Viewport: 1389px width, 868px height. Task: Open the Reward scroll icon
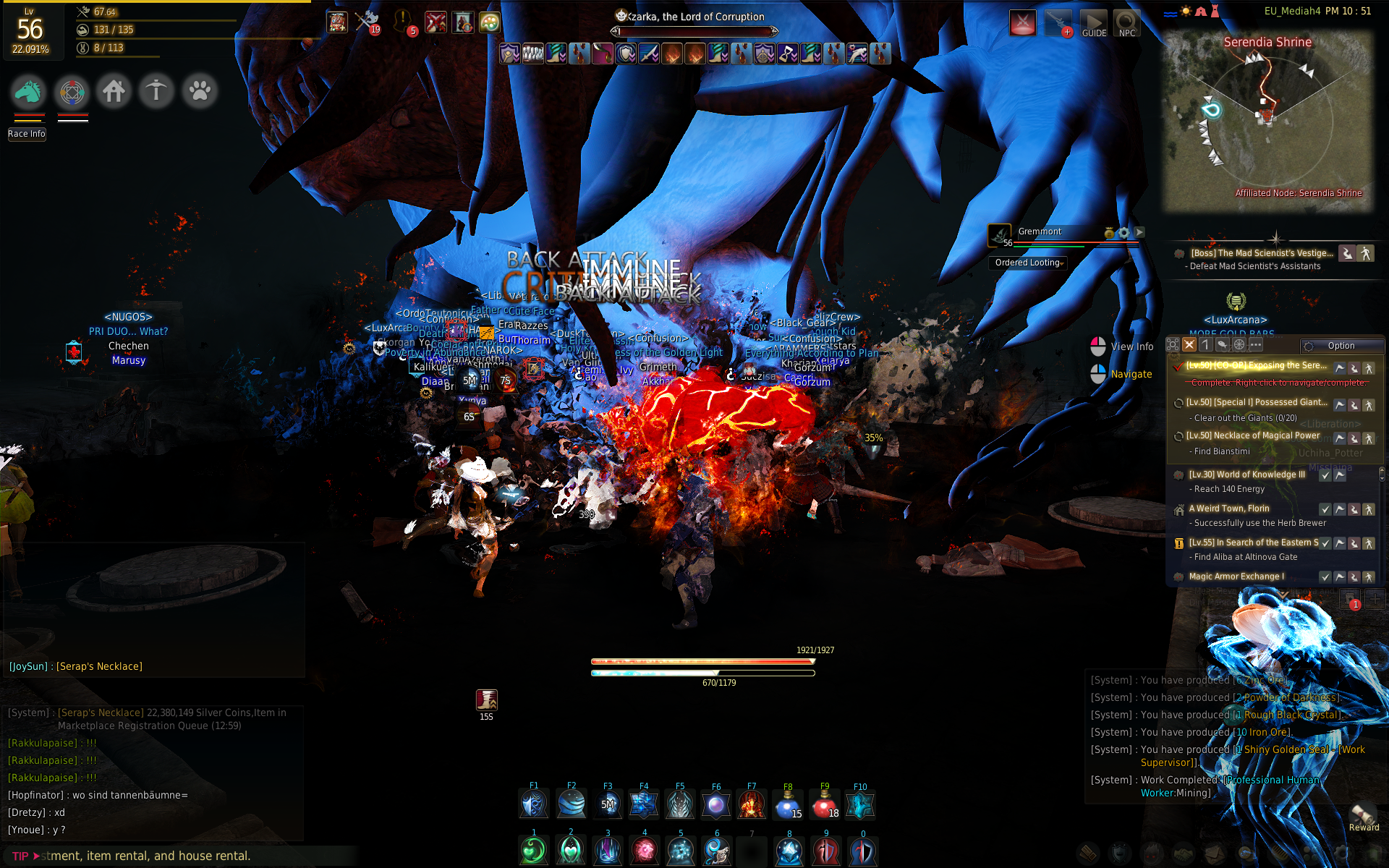coord(1363,814)
